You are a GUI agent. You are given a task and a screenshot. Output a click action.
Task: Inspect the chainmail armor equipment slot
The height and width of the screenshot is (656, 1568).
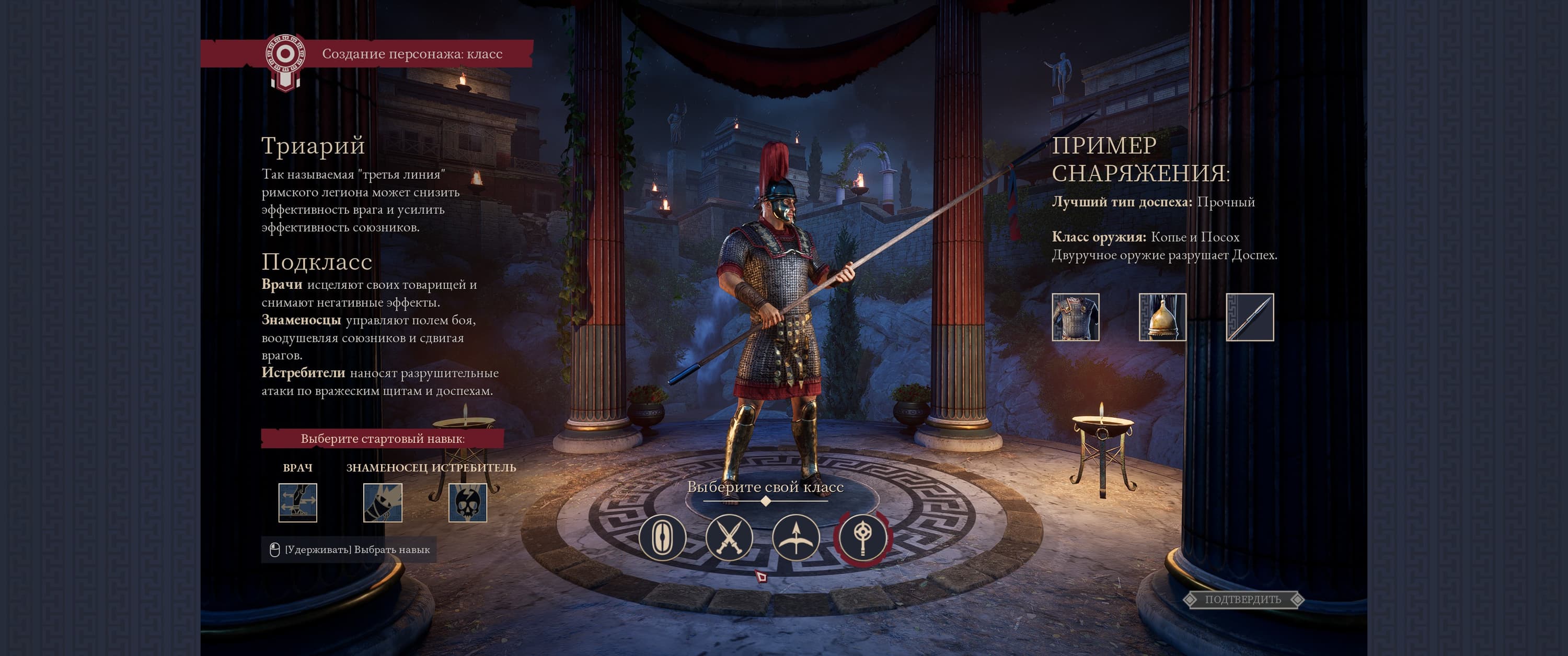(1076, 317)
